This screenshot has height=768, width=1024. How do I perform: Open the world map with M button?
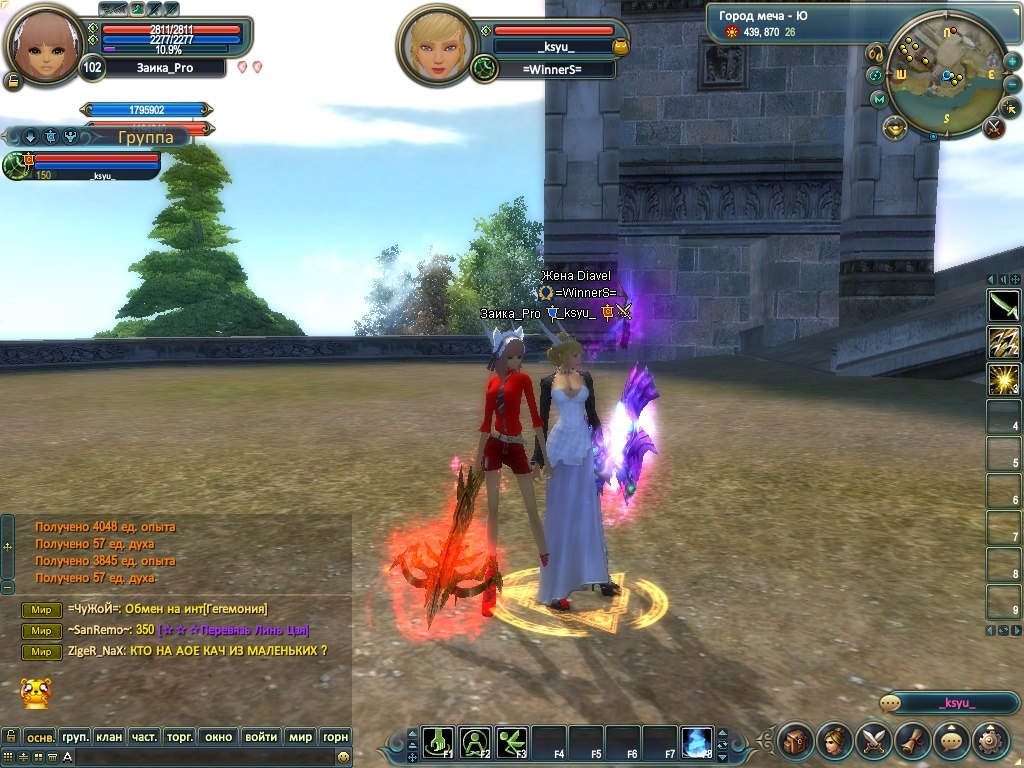[x=879, y=99]
